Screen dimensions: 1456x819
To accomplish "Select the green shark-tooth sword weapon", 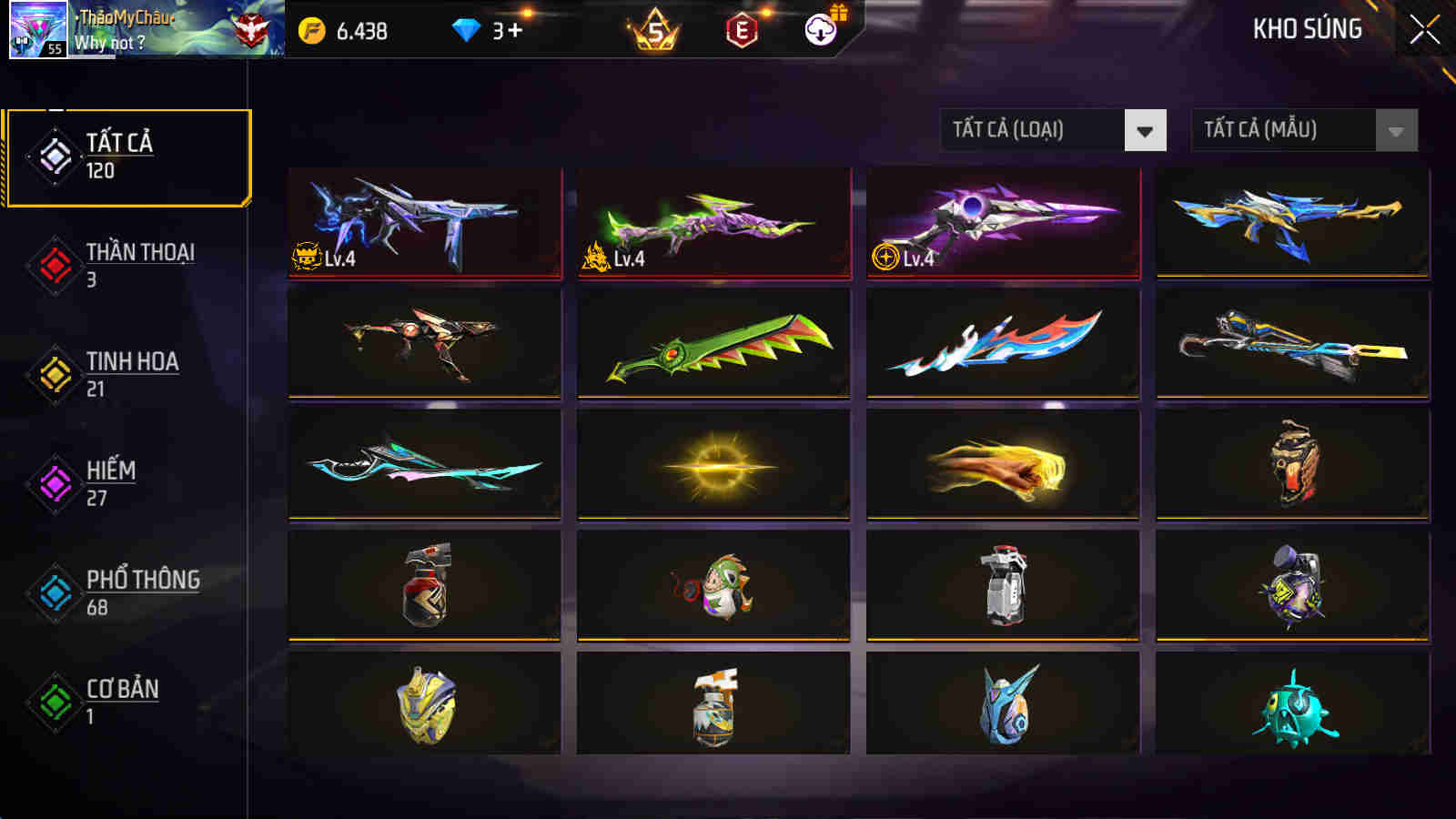I will pos(713,344).
